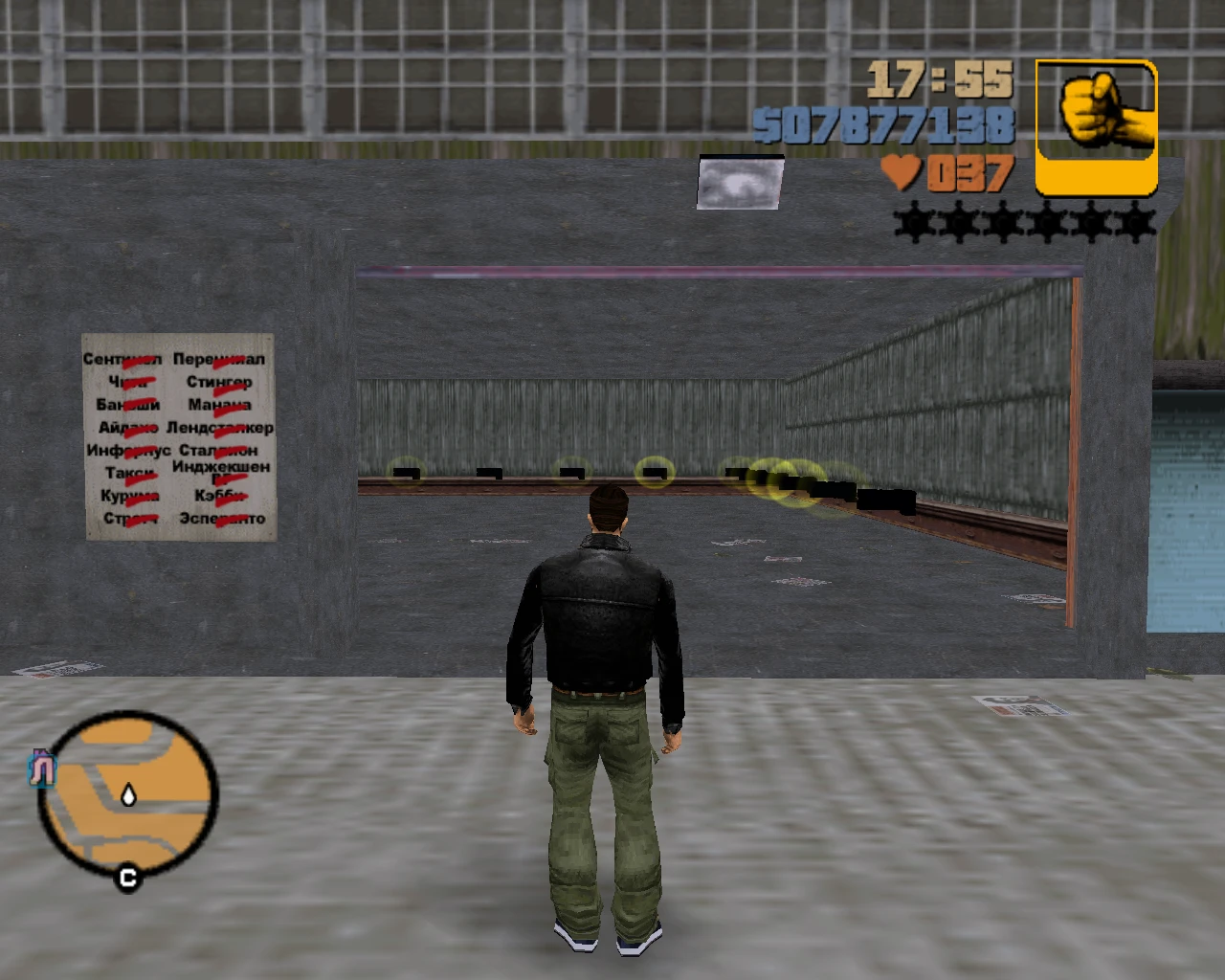Open the yellow weapon slot panel

click(x=1097, y=127)
